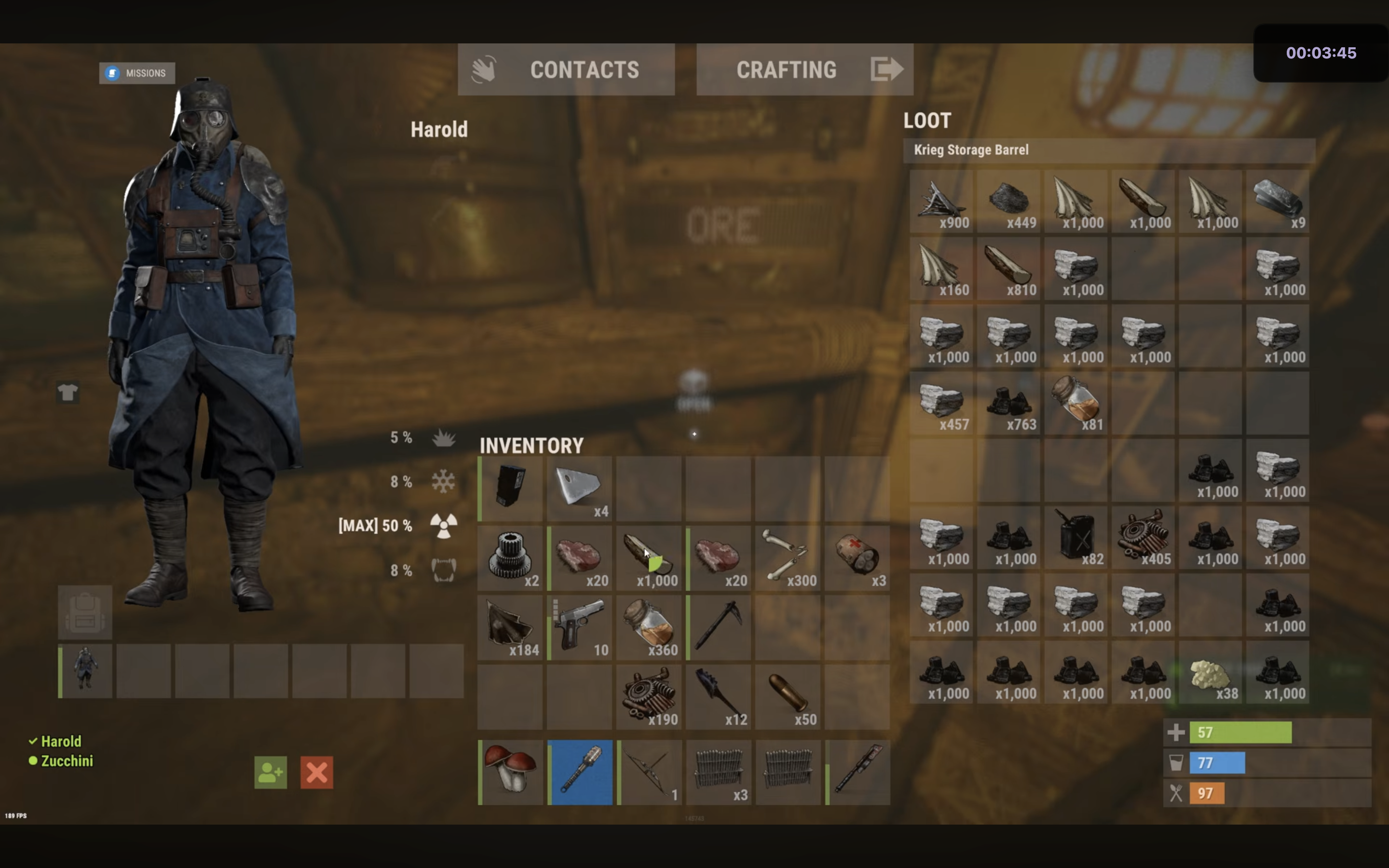Select the pistol in inventory
1389x868 pixels.
coord(580,627)
